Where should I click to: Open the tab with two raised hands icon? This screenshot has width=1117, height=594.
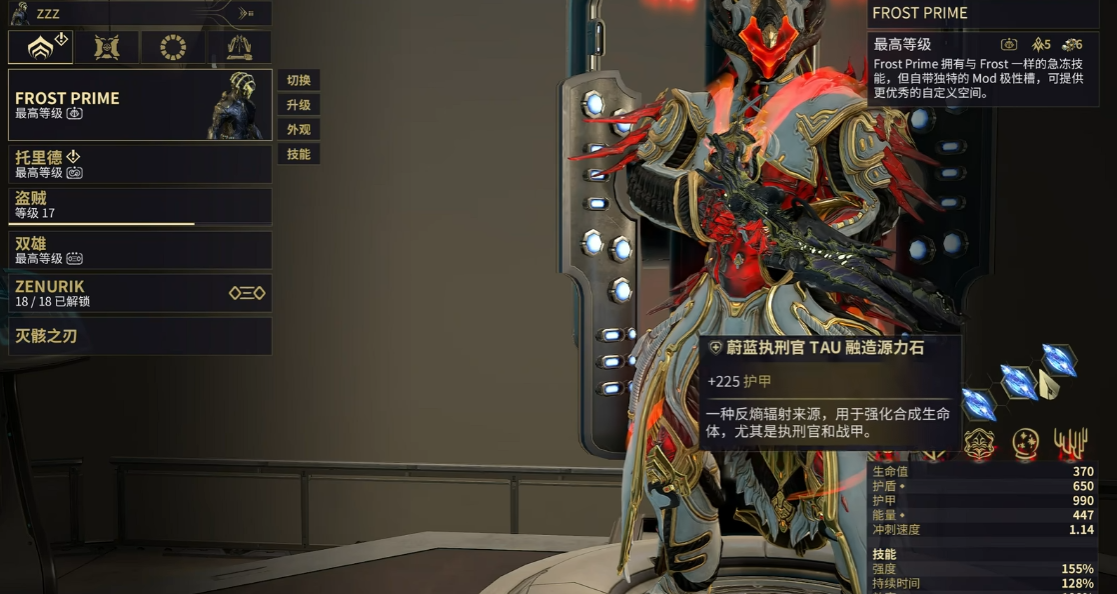(239, 47)
